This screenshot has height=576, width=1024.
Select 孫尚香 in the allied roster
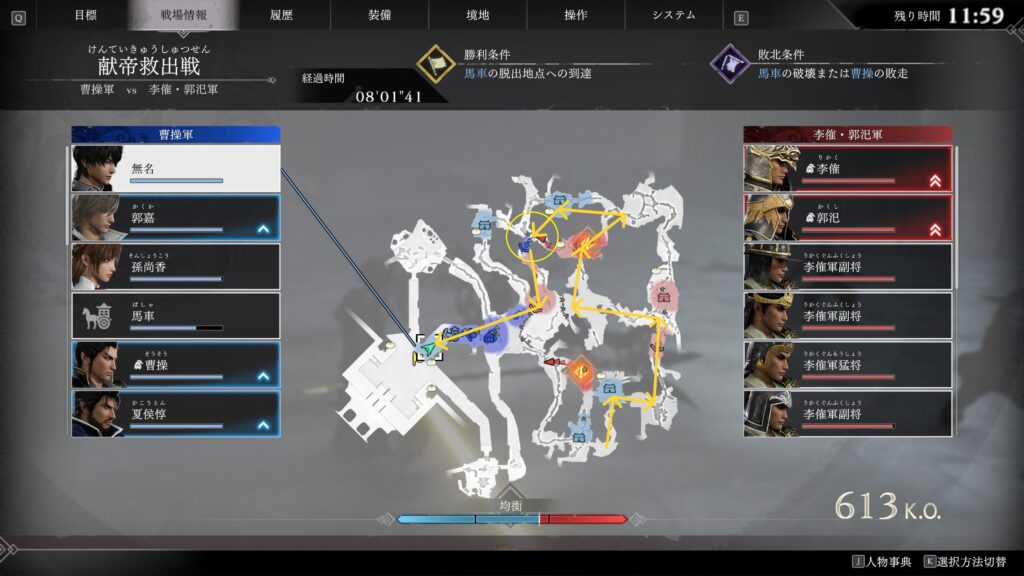tap(175, 267)
